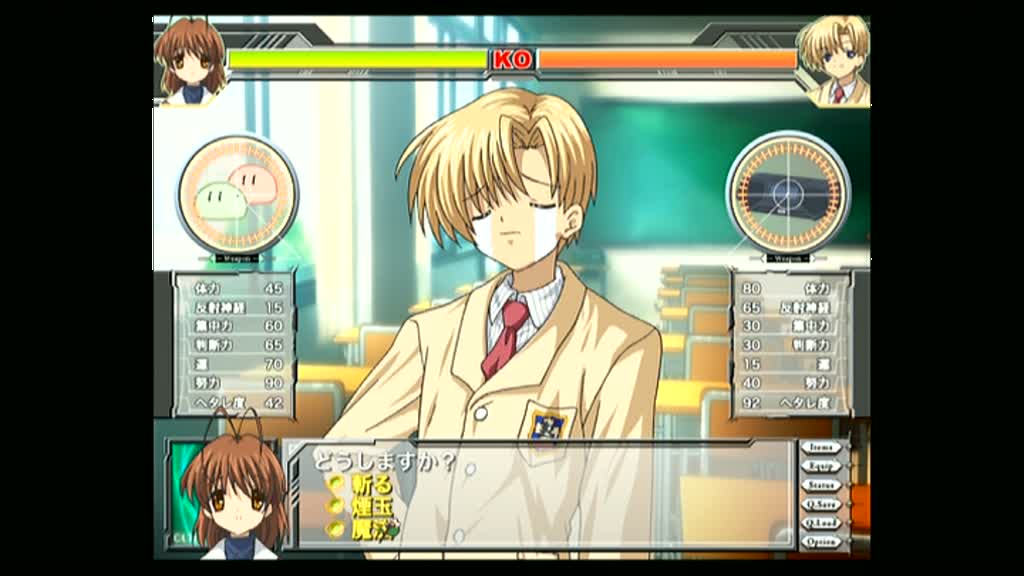The image size is (1024, 576).
Task: Click the opponent's dark weapon icon
Action: [788, 192]
